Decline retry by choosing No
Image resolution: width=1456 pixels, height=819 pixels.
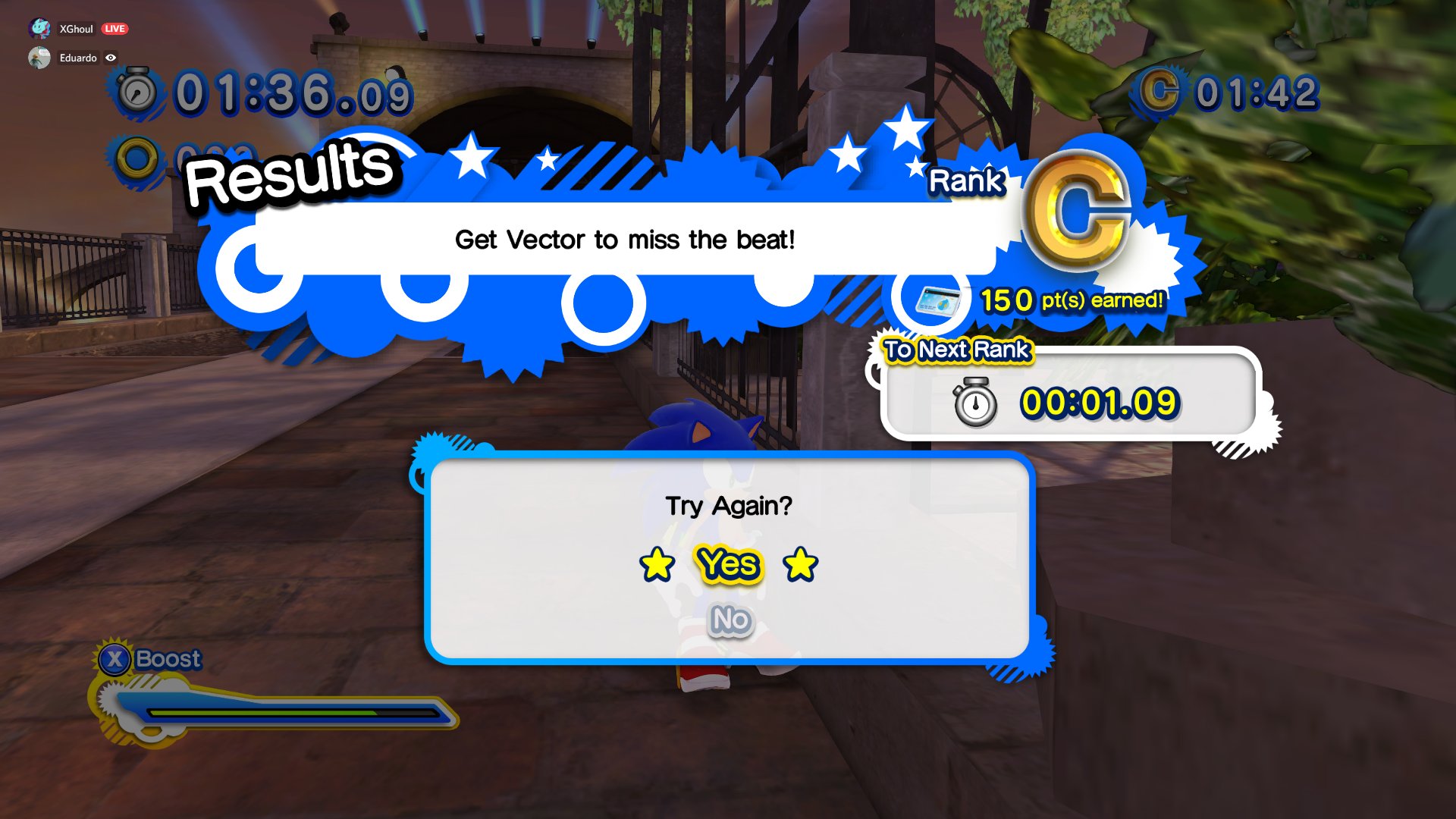pyautogui.click(x=728, y=619)
